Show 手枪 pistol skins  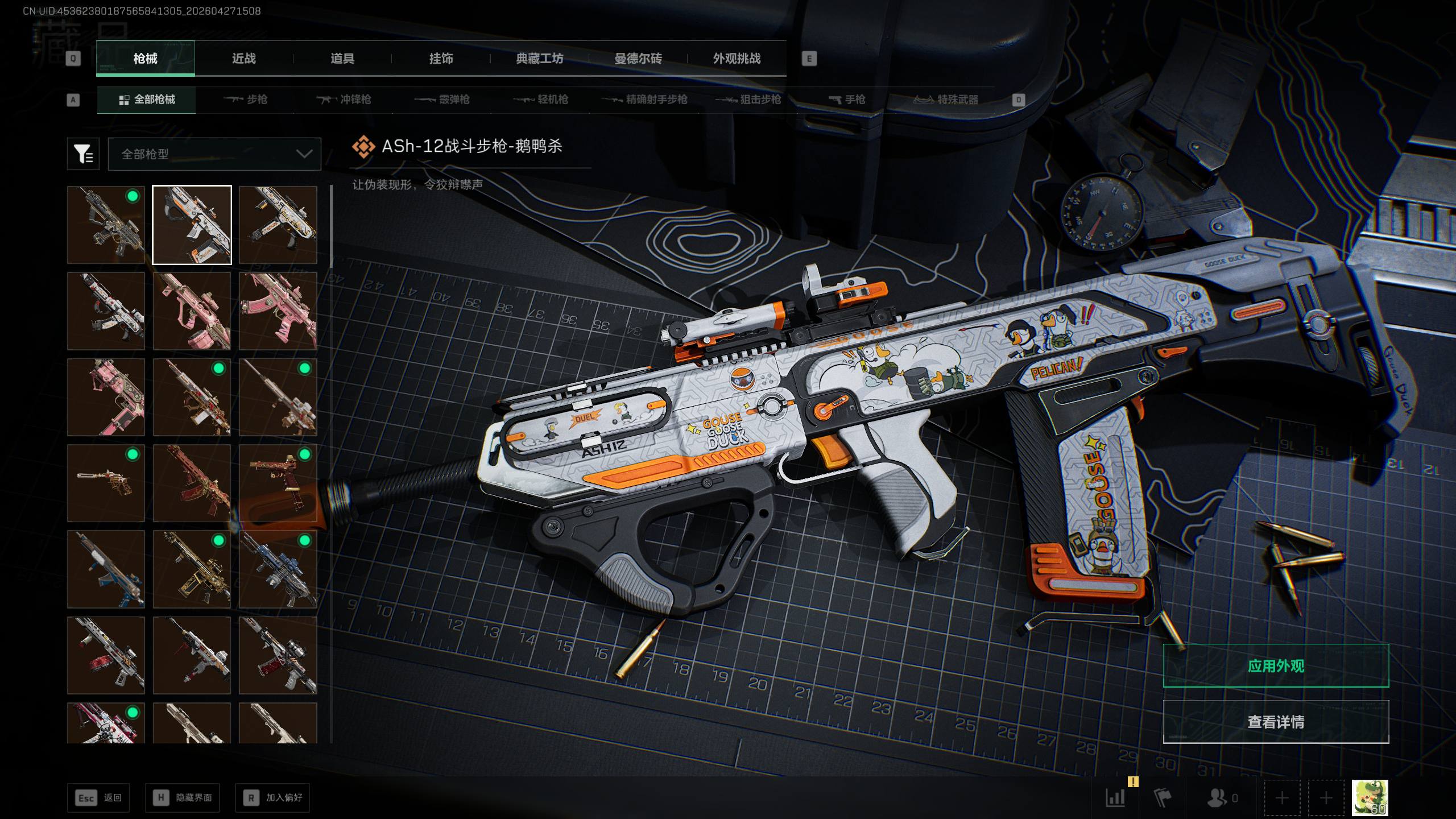point(847,100)
